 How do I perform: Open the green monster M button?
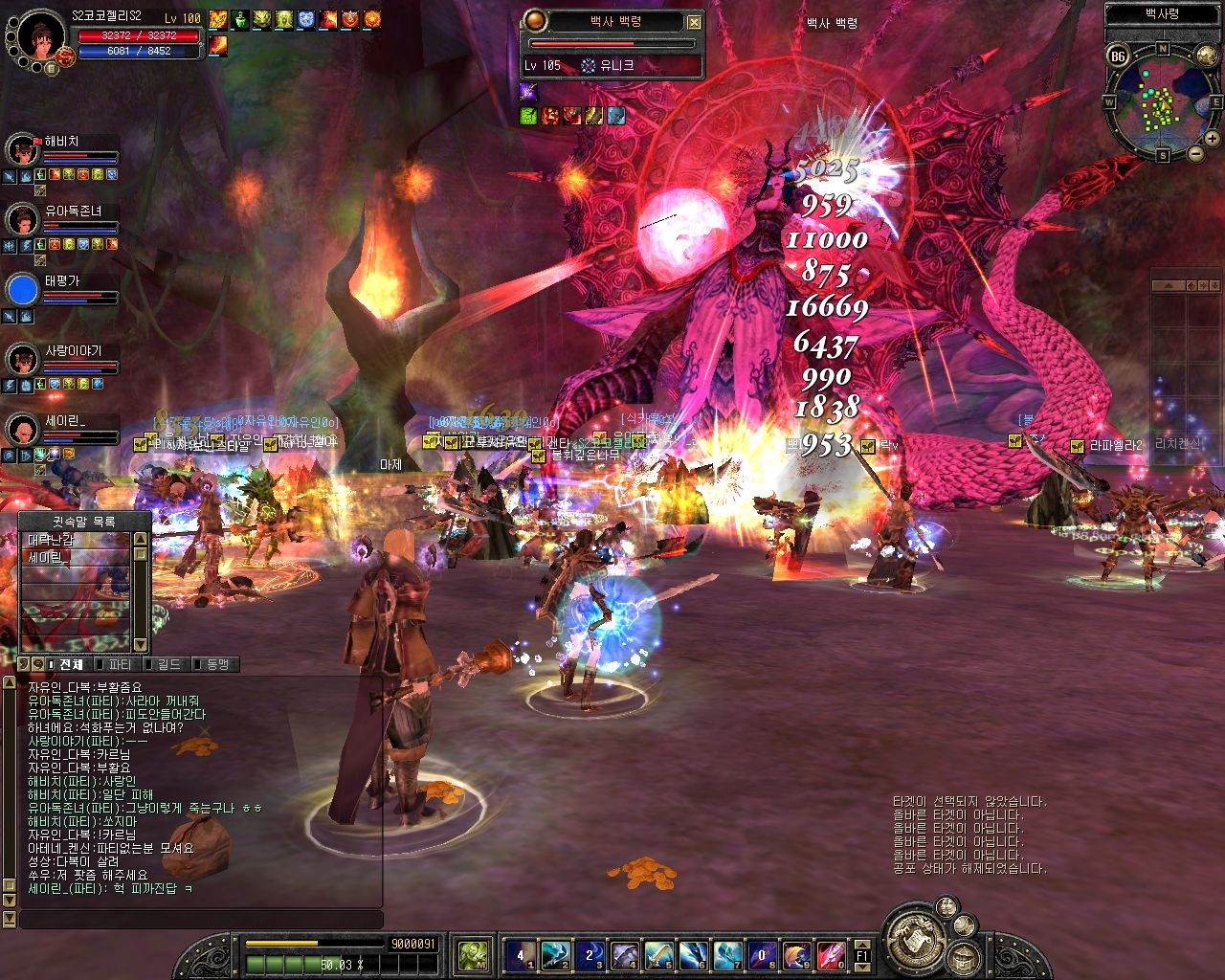(x=473, y=954)
